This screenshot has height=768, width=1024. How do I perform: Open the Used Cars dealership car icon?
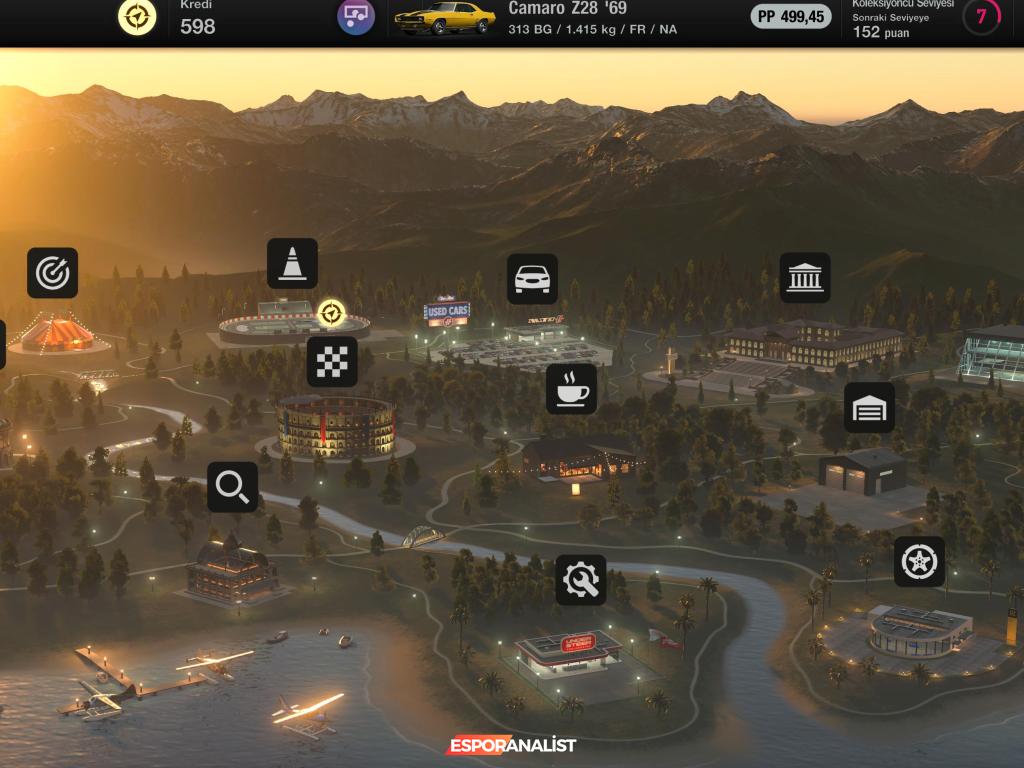pyautogui.click(x=532, y=279)
